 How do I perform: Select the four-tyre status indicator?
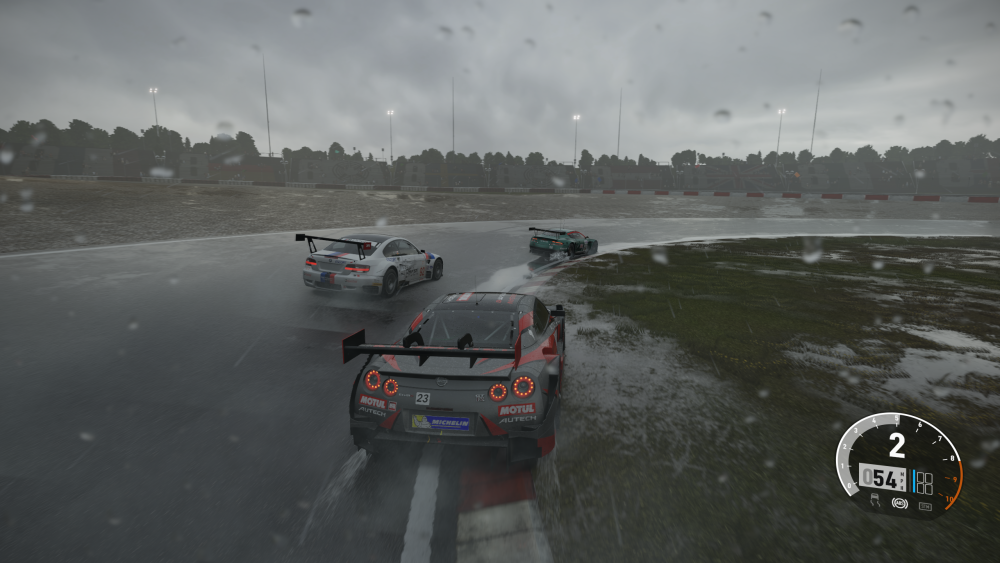[x=925, y=483]
